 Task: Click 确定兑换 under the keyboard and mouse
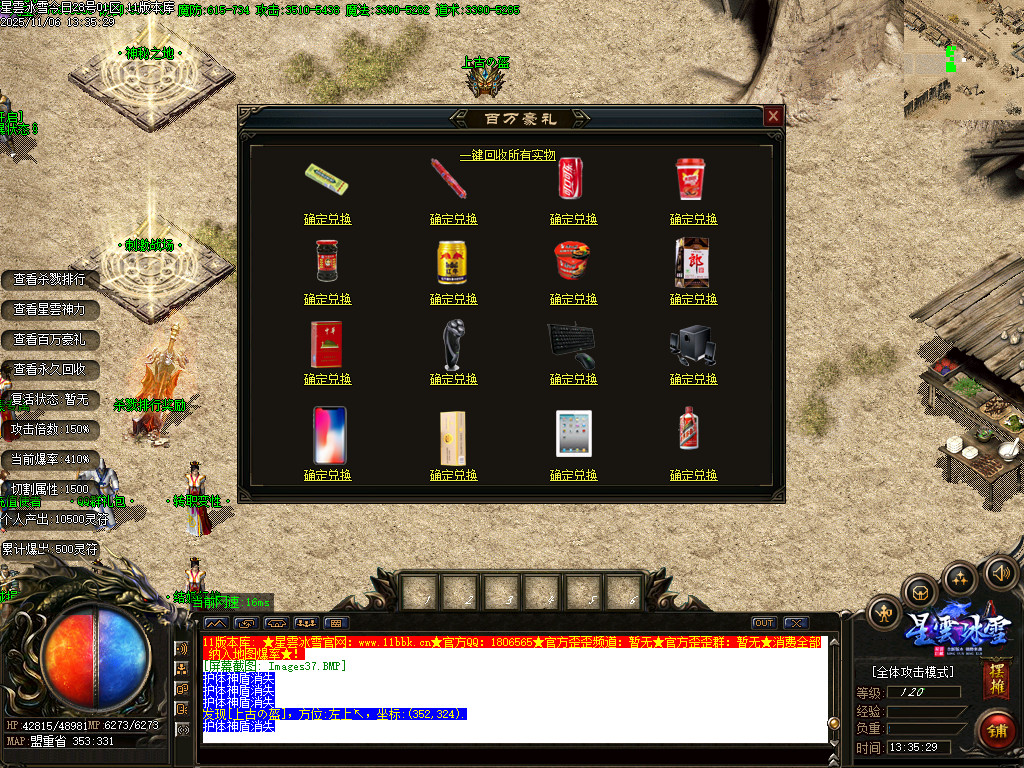(573, 379)
